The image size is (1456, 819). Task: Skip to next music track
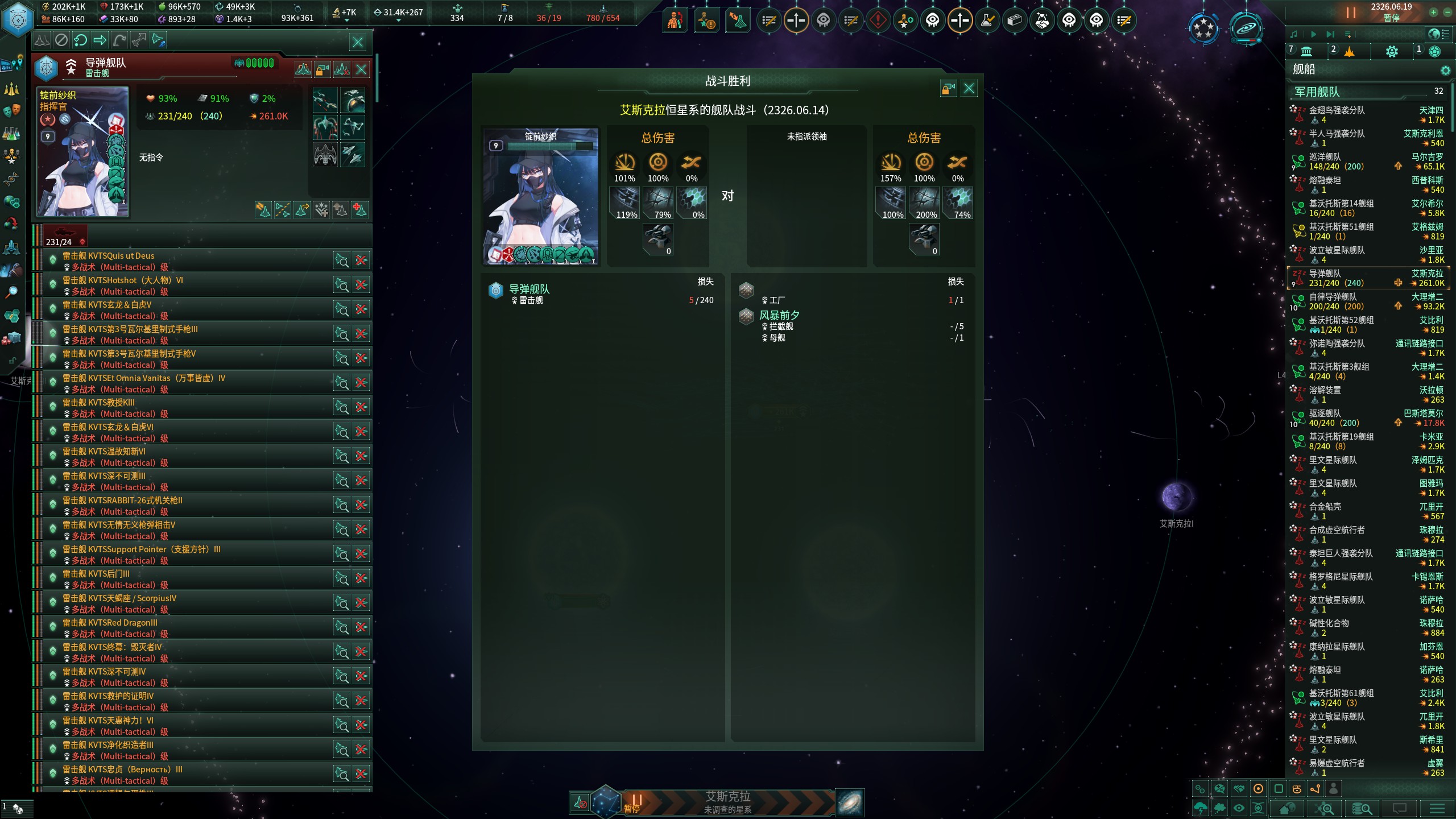coord(1330,35)
